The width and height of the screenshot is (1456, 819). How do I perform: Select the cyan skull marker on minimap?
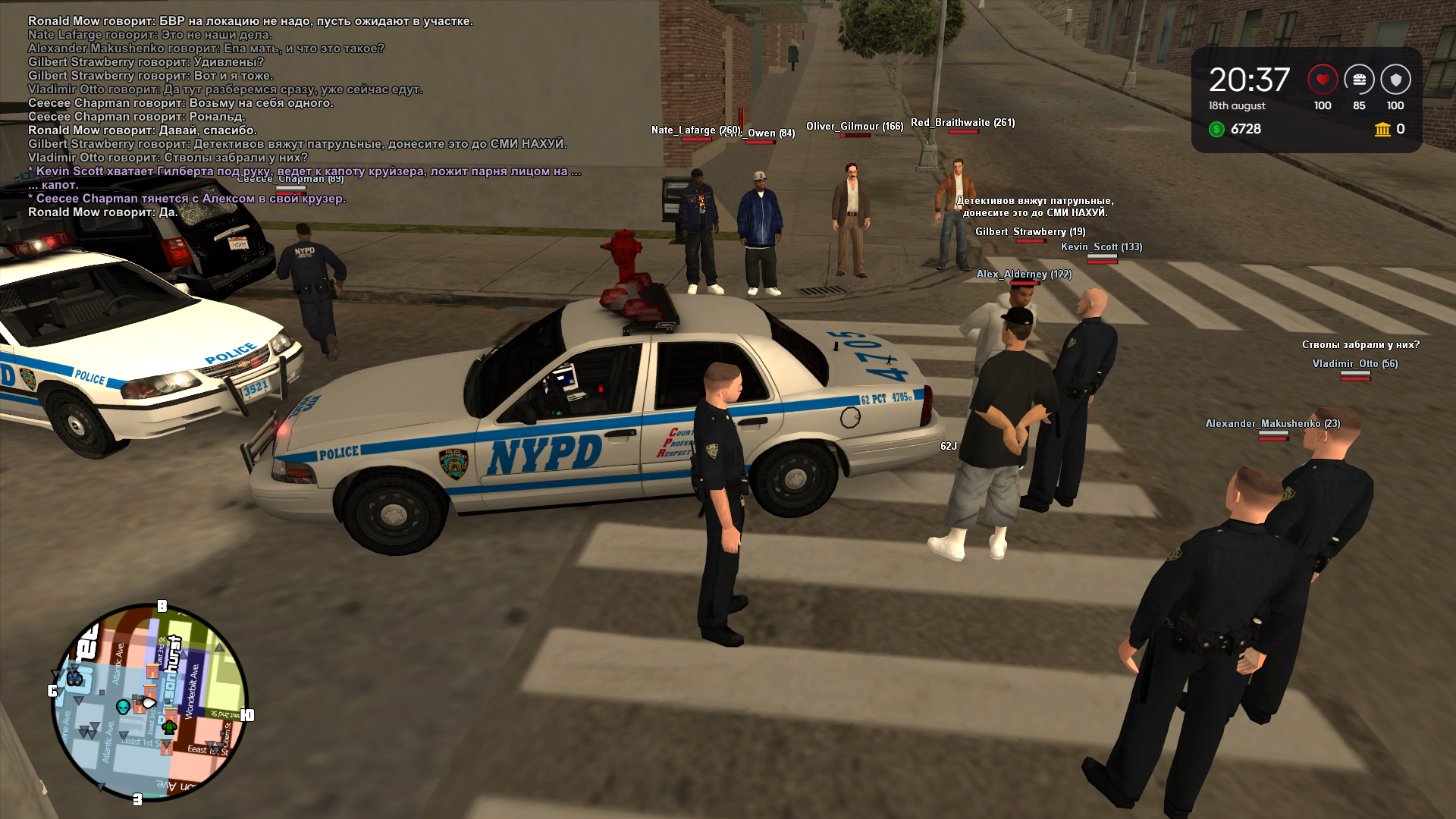tap(123, 707)
